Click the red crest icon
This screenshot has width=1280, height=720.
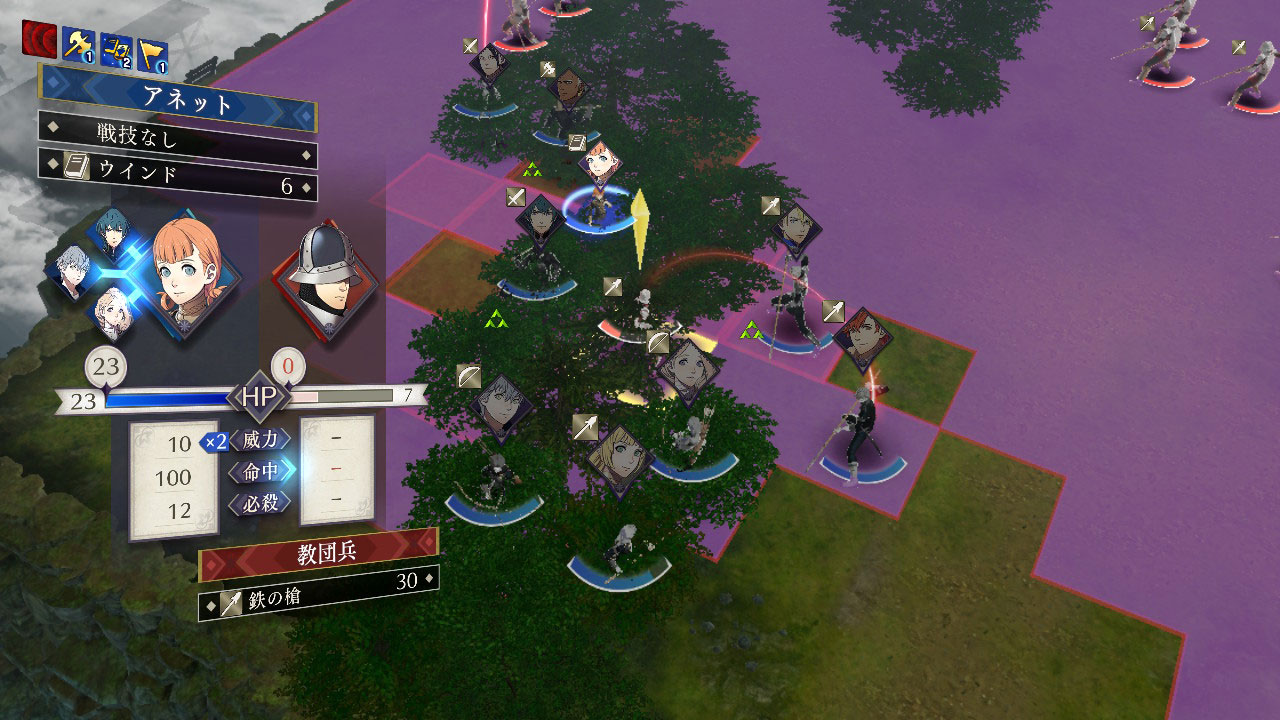tap(39, 40)
